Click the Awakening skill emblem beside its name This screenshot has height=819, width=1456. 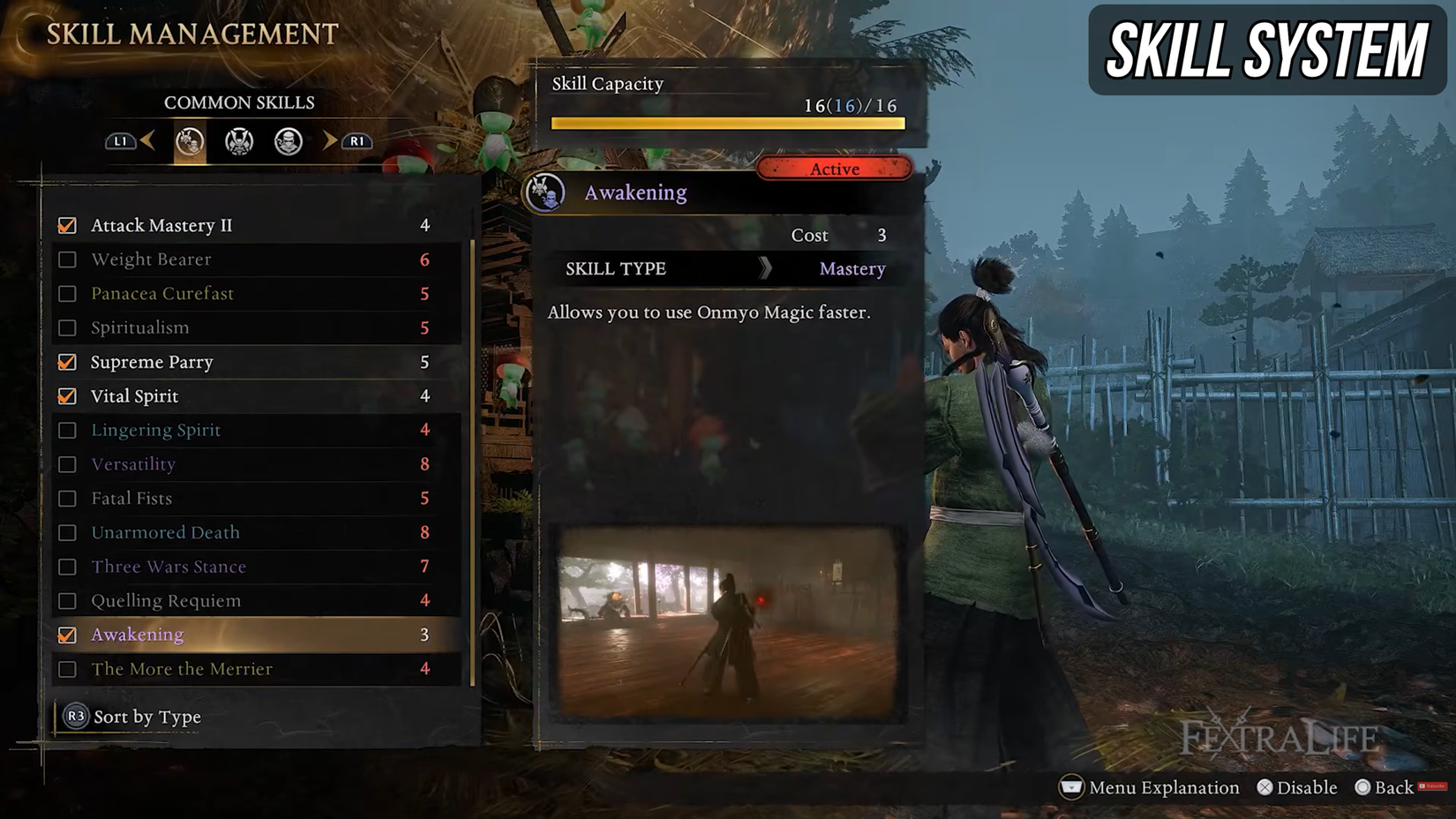547,192
